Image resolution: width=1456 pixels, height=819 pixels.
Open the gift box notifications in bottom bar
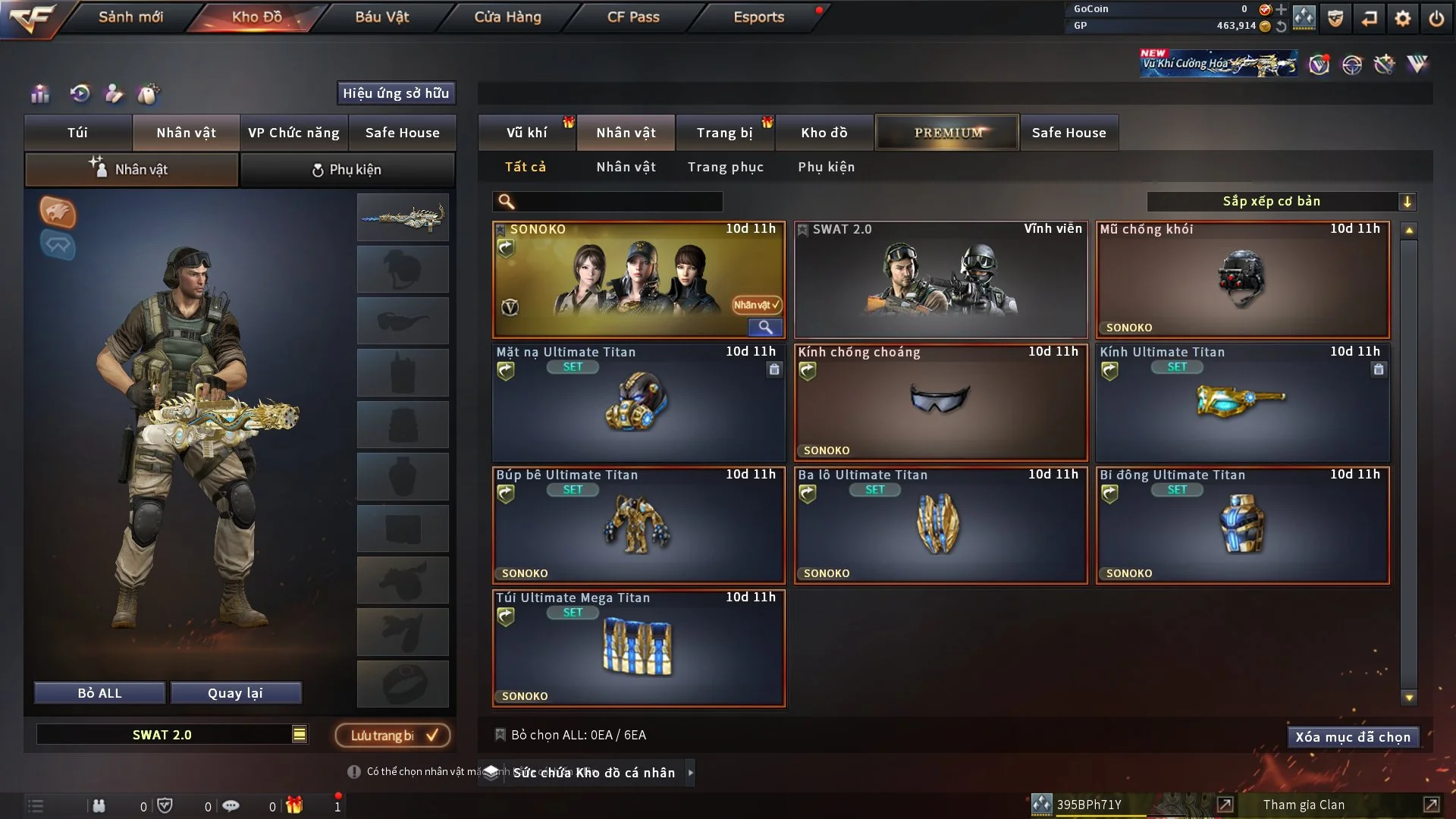296,805
